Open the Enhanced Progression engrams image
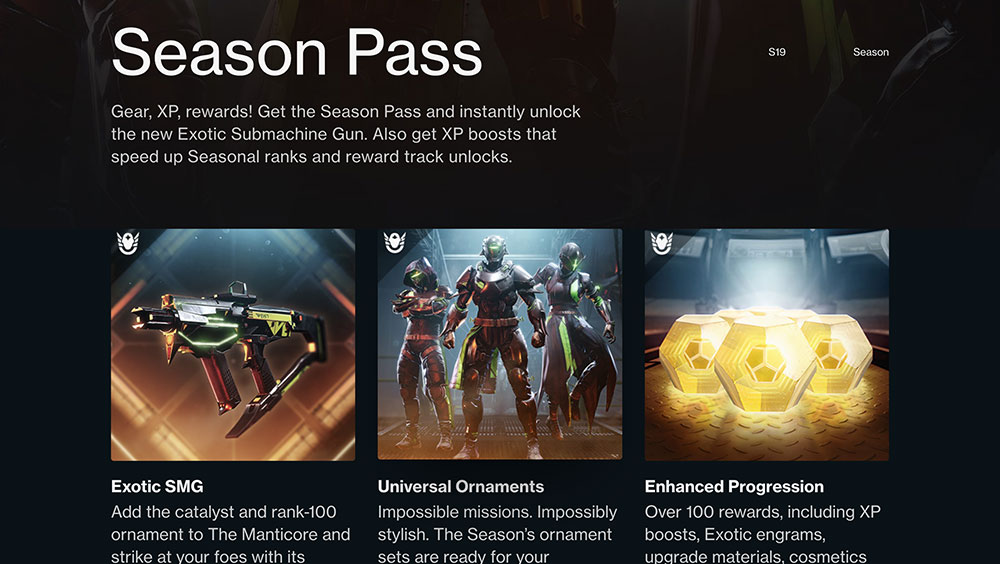1000x564 pixels. 766,345
